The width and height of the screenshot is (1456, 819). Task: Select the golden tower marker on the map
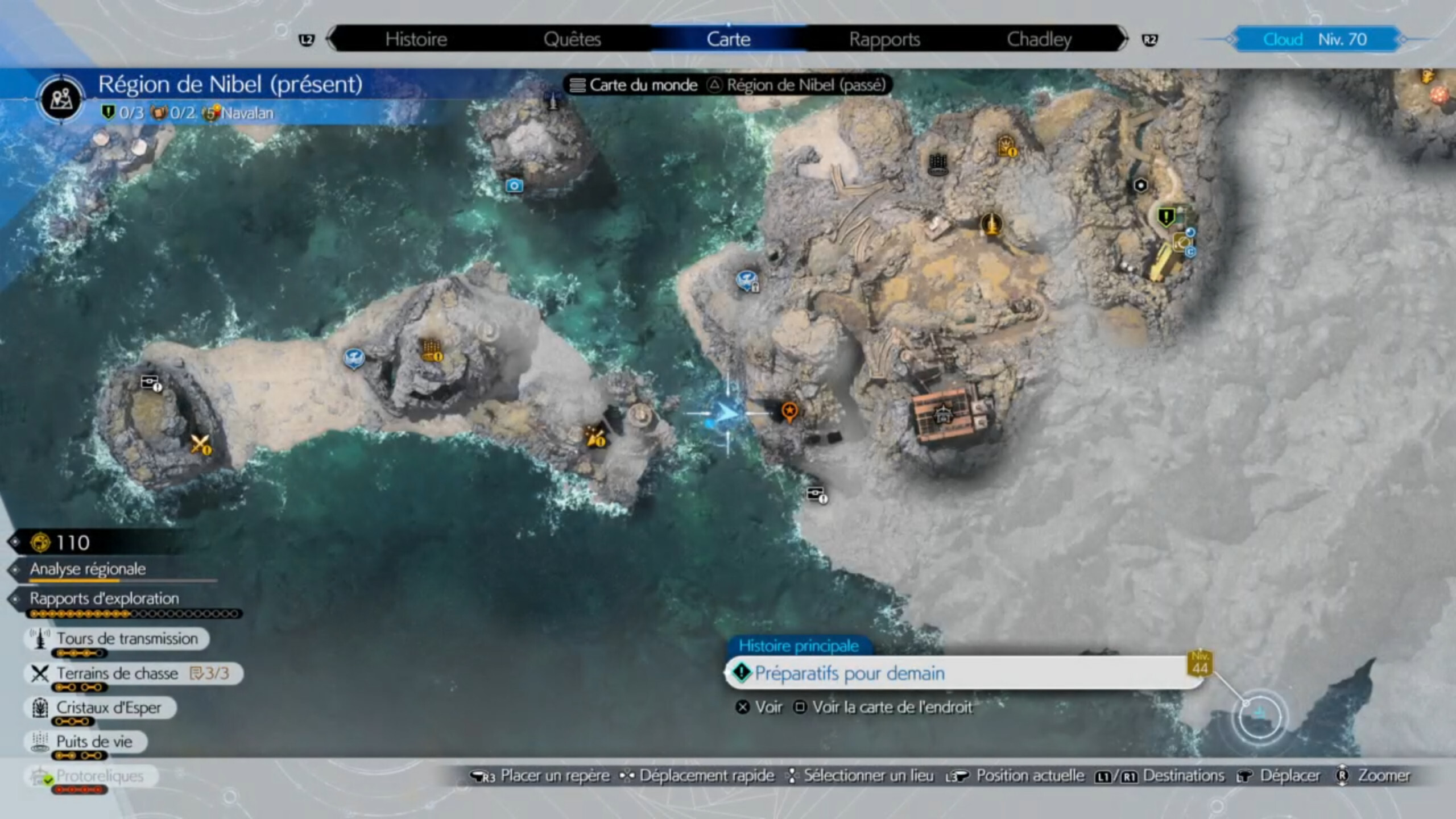click(991, 223)
